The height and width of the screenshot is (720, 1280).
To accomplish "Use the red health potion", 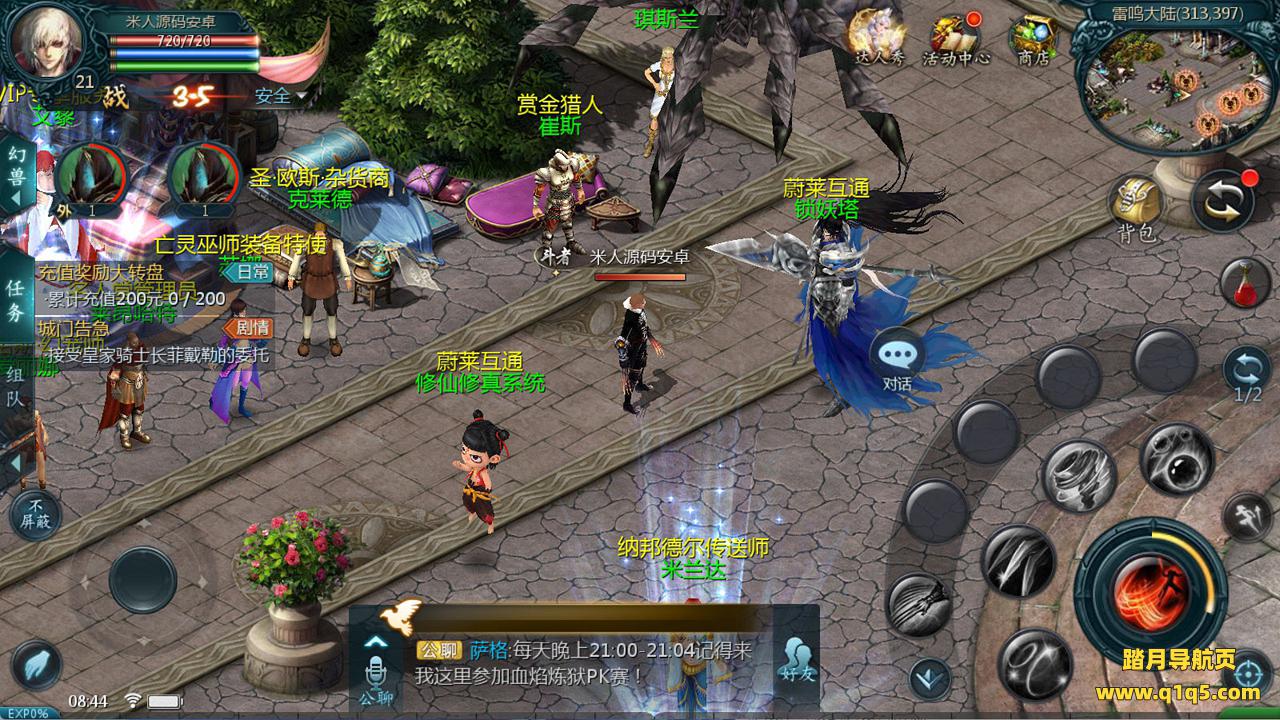I will (1245, 283).
